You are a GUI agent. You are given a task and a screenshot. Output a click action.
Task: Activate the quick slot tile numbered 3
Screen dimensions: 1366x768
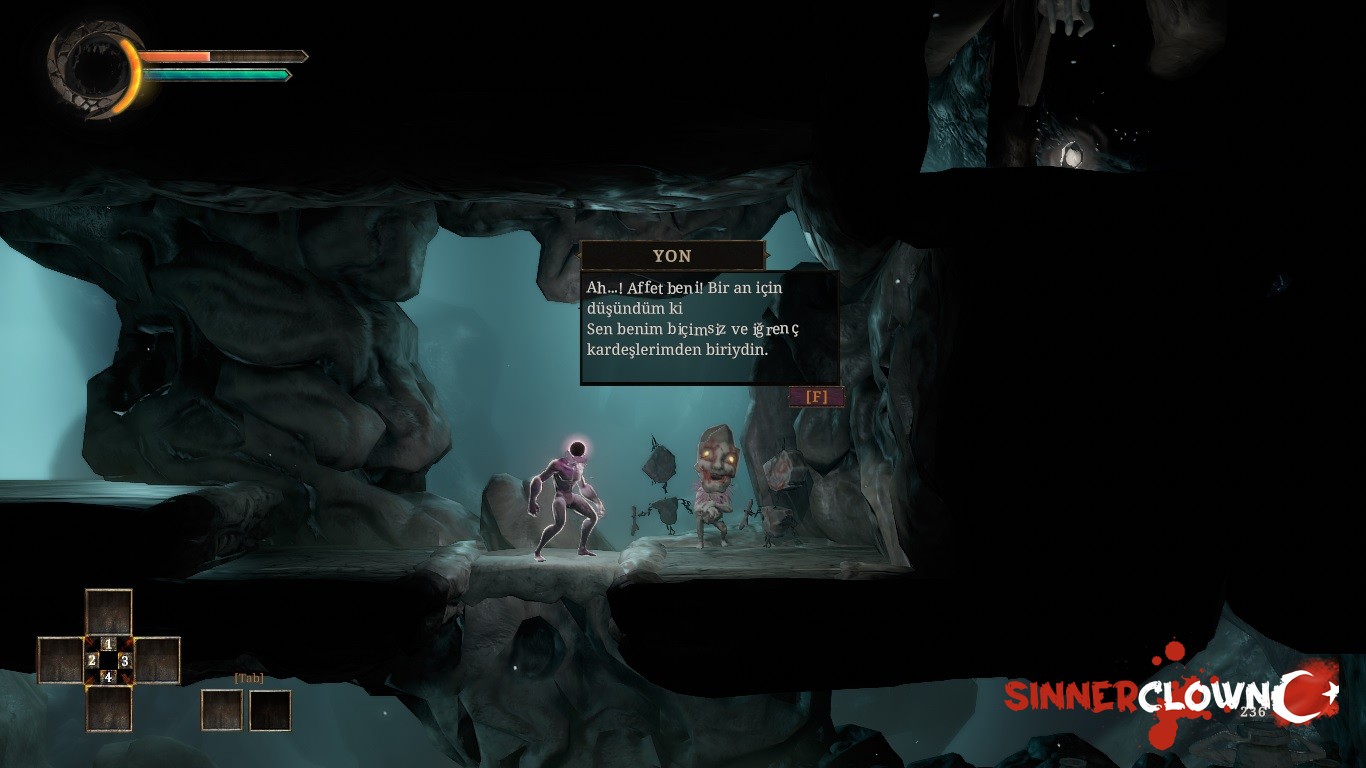157,660
